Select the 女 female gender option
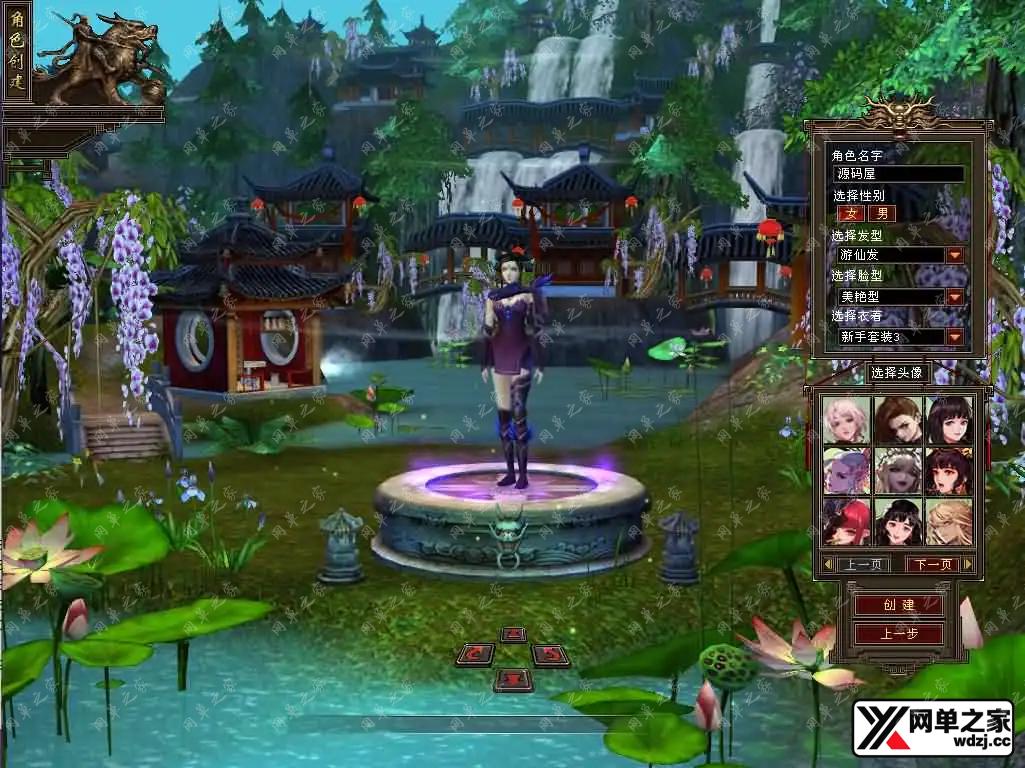 852,213
